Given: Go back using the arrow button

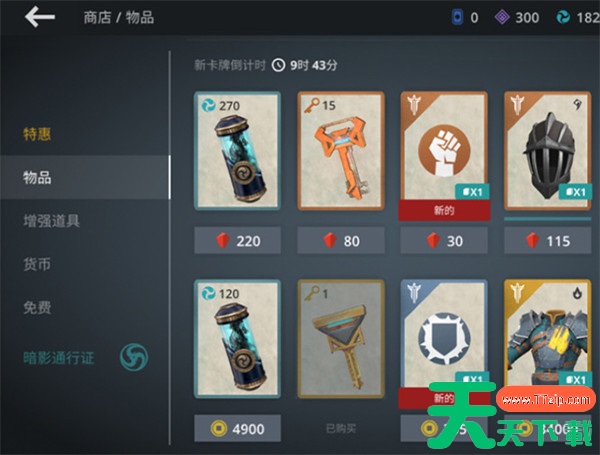Looking at the screenshot, I should click(x=40, y=17).
